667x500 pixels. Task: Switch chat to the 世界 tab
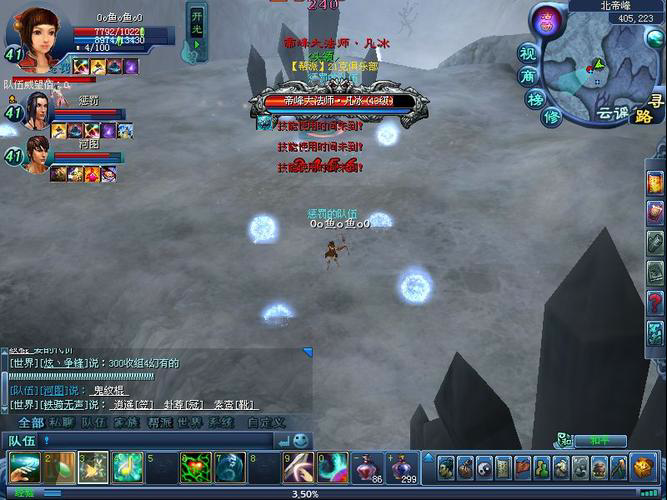186,423
